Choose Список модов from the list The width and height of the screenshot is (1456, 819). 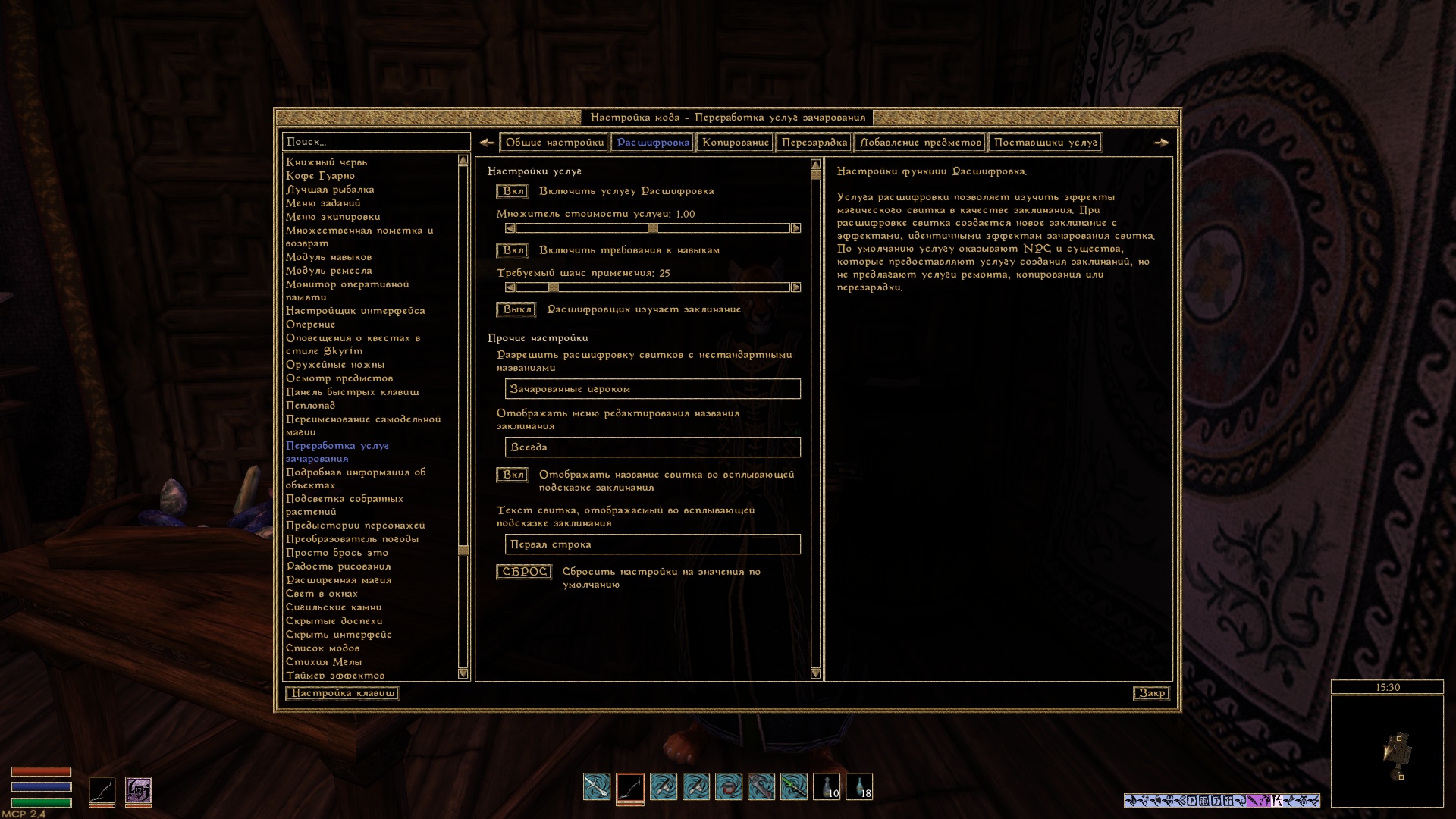point(322,648)
